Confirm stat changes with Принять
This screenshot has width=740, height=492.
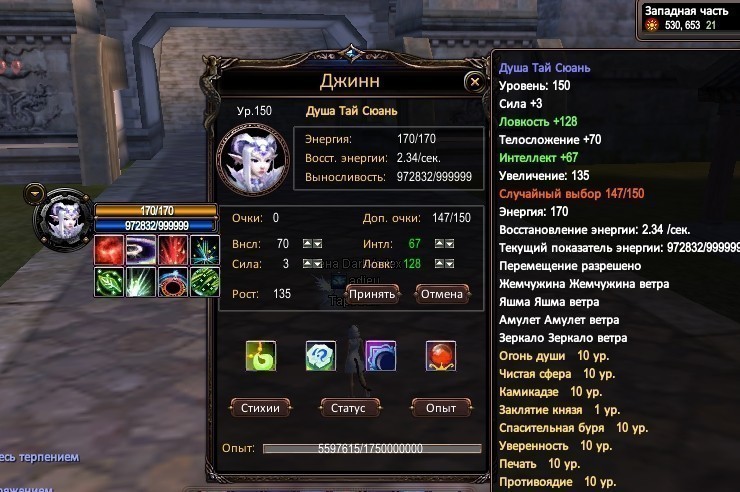pyautogui.click(x=373, y=294)
